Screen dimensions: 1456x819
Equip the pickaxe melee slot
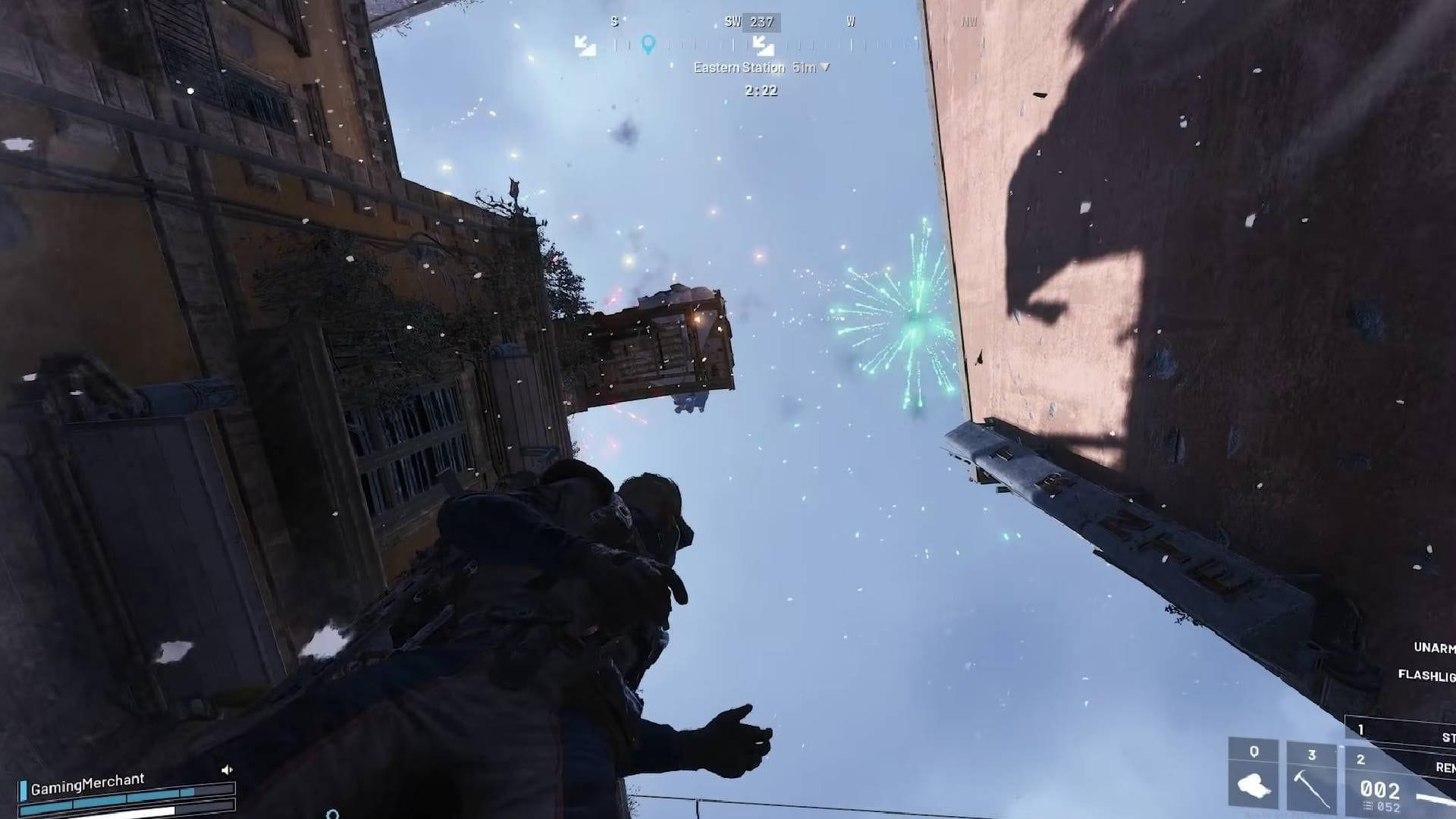[1312, 775]
